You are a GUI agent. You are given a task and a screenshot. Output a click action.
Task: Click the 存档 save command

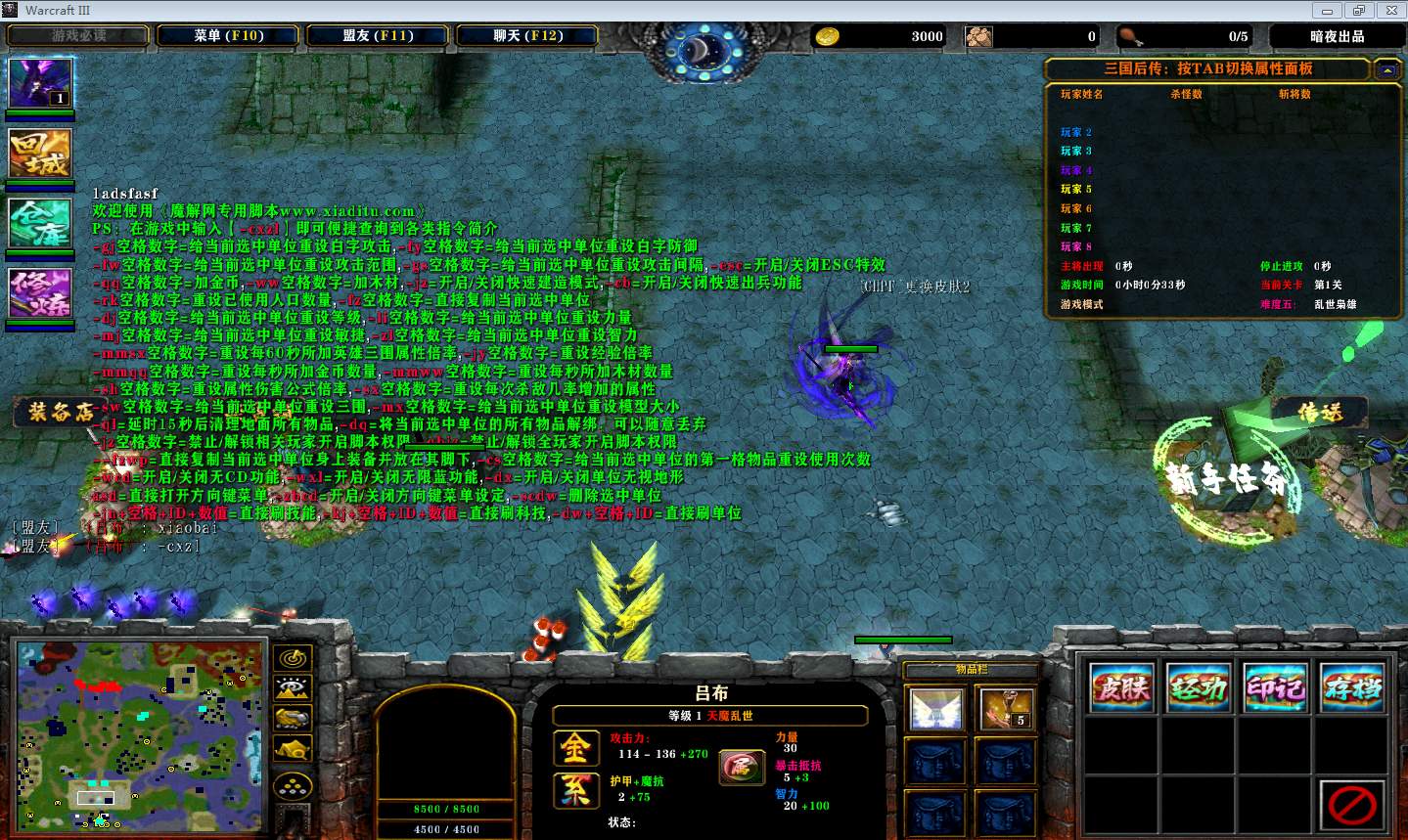click(x=1352, y=688)
